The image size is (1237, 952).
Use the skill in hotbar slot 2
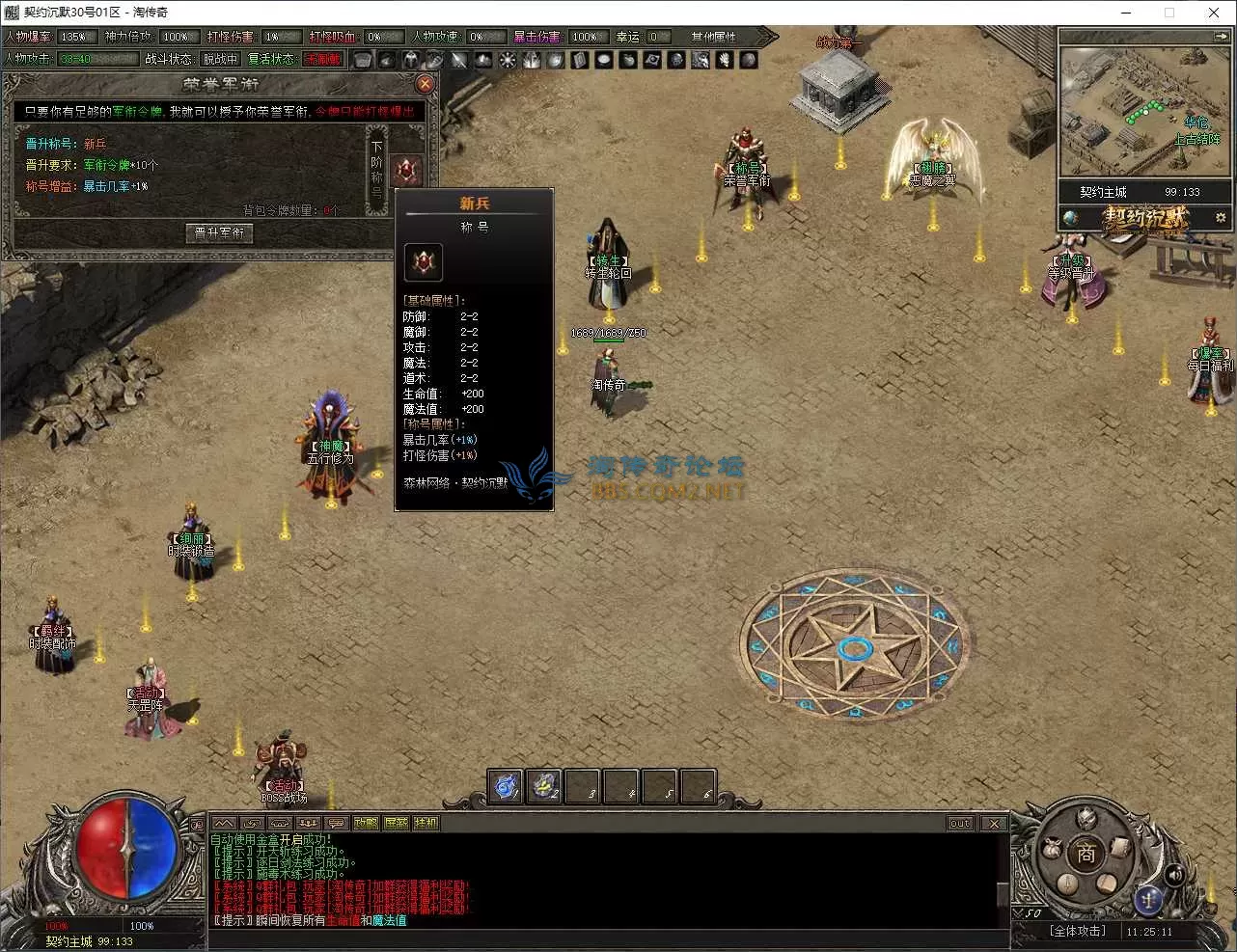(x=544, y=786)
